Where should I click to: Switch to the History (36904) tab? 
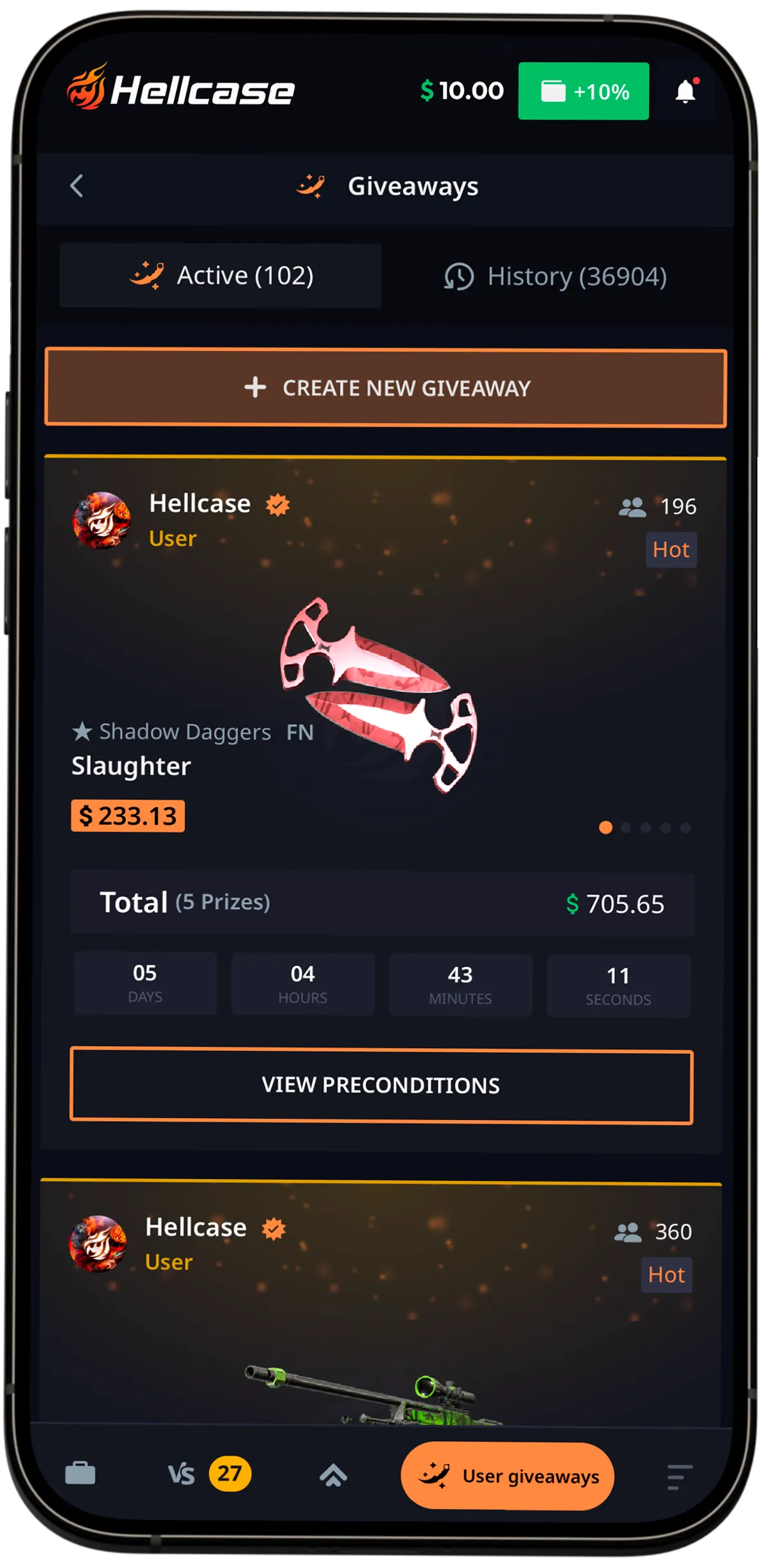point(556,277)
